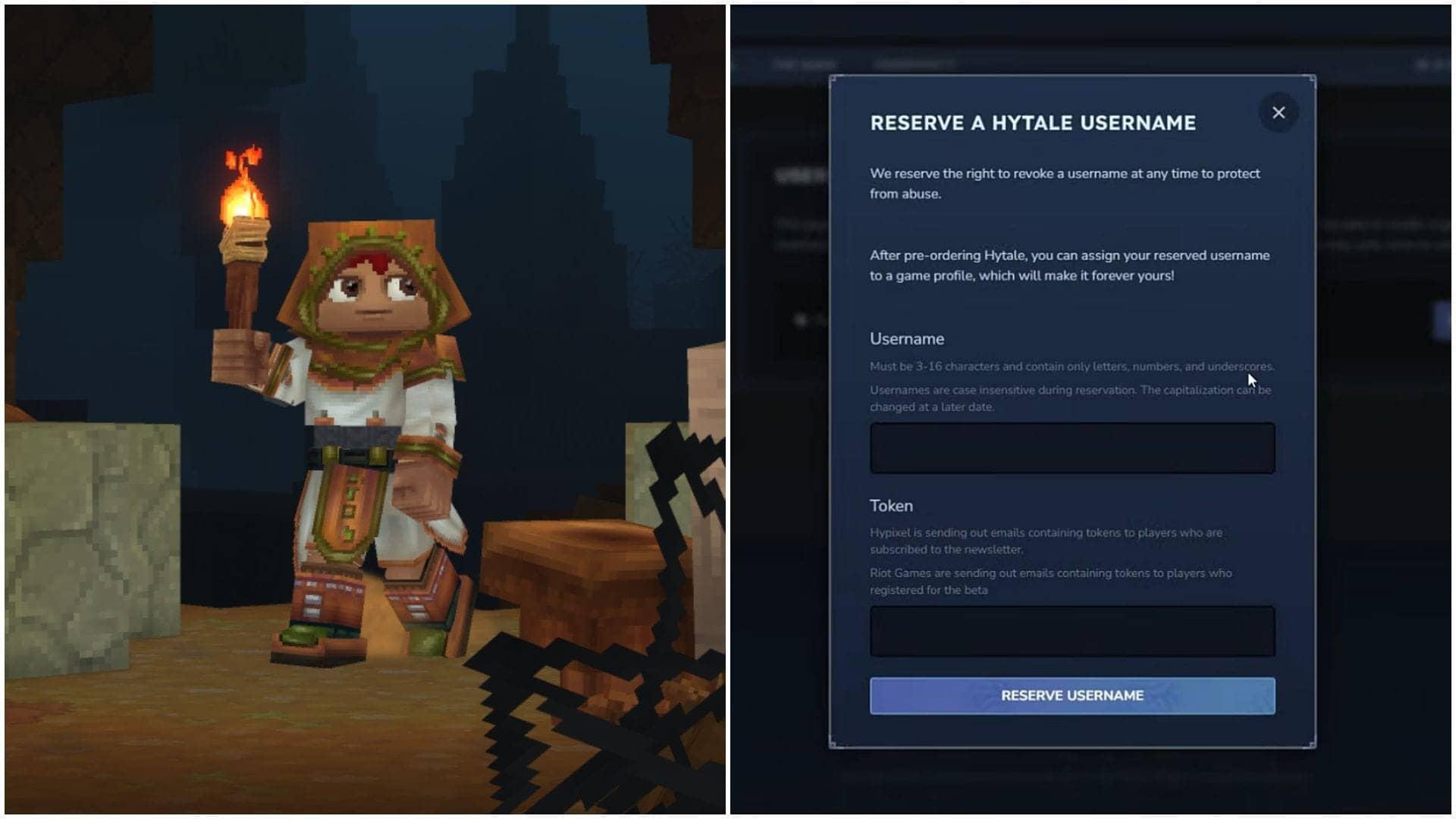Click the RESERVE USERNAME button
The width and height of the screenshot is (1456, 819).
click(x=1072, y=695)
